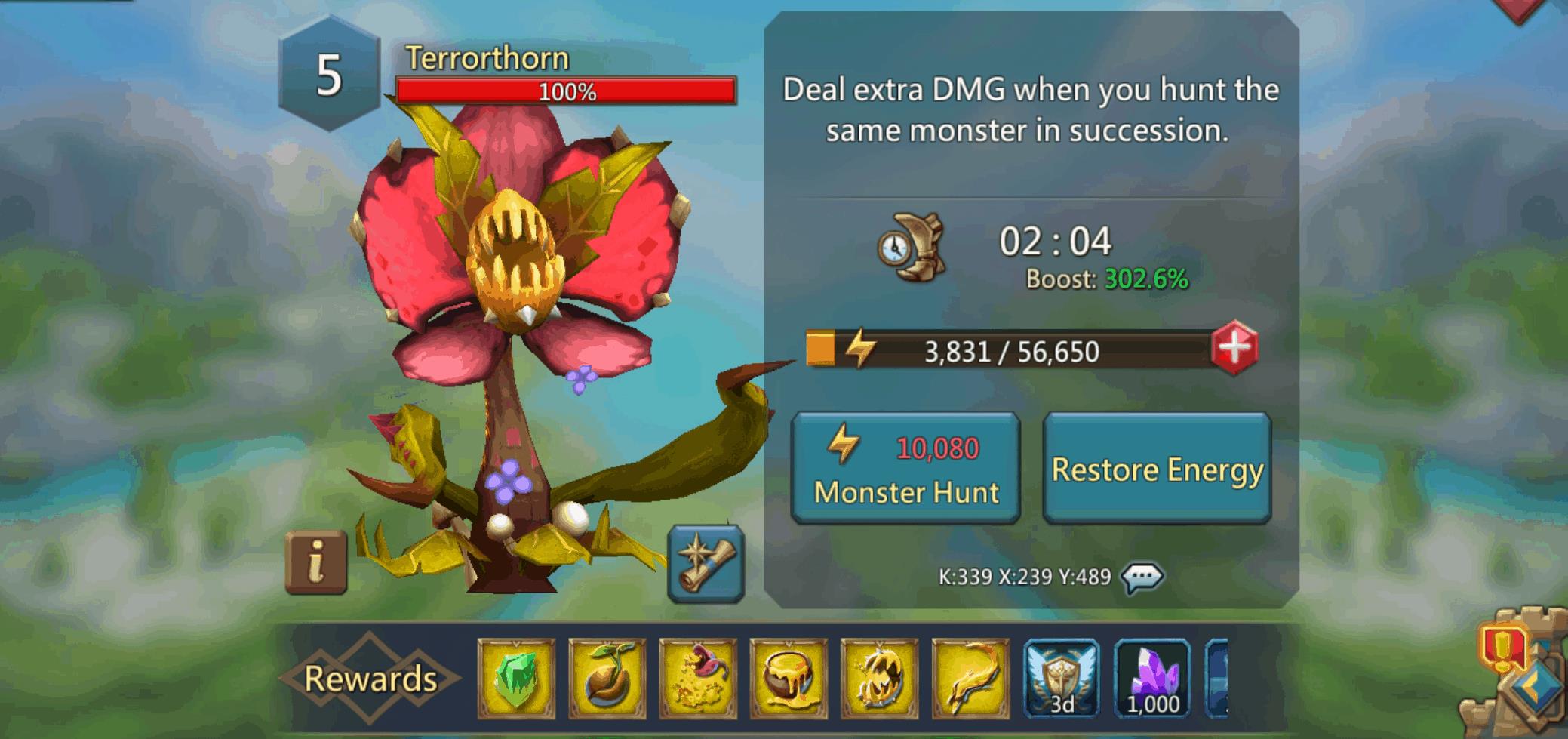View the honey pot reward
This screenshot has height=739, width=1568.
(789, 678)
